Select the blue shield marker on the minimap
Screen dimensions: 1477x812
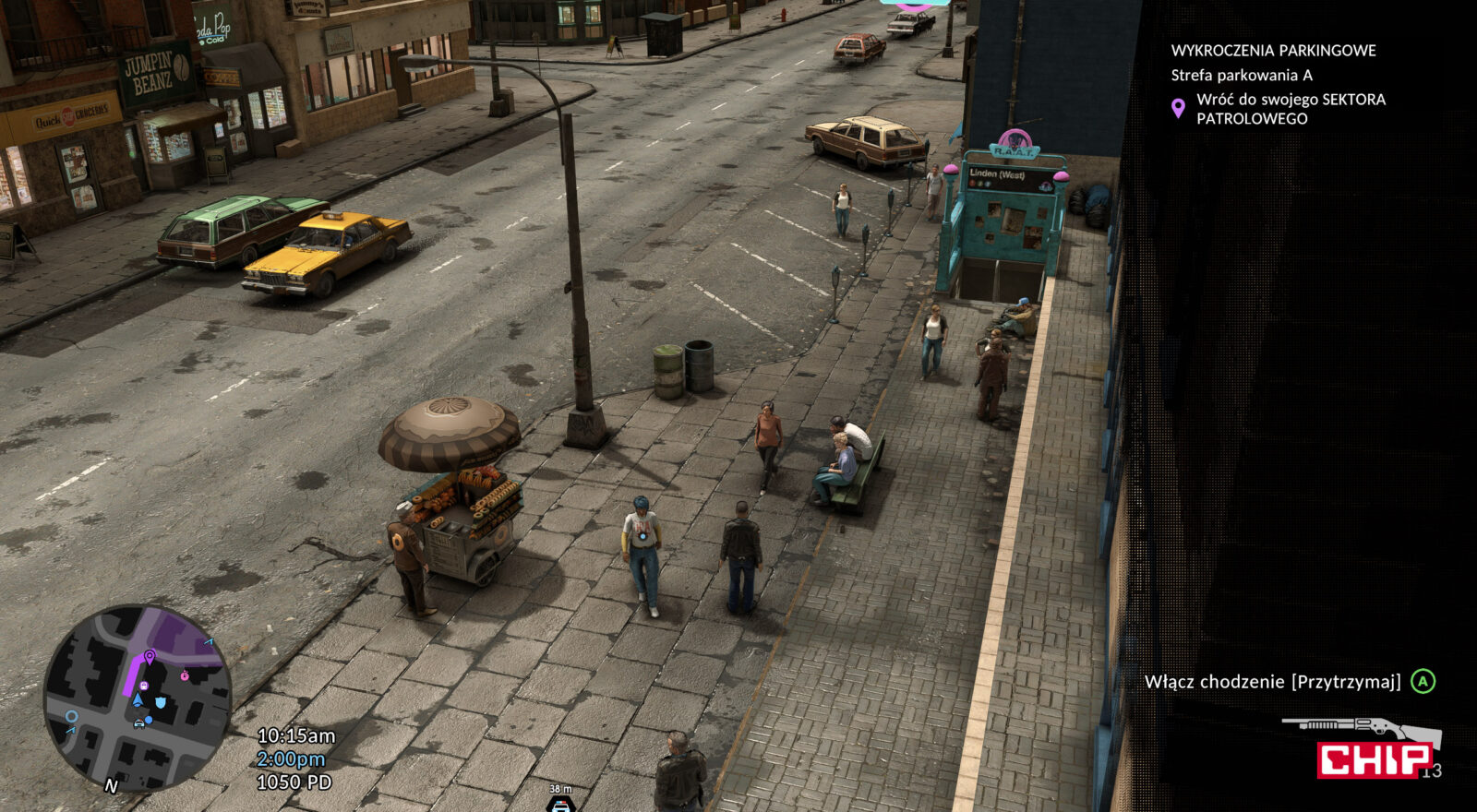(x=161, y=703)
